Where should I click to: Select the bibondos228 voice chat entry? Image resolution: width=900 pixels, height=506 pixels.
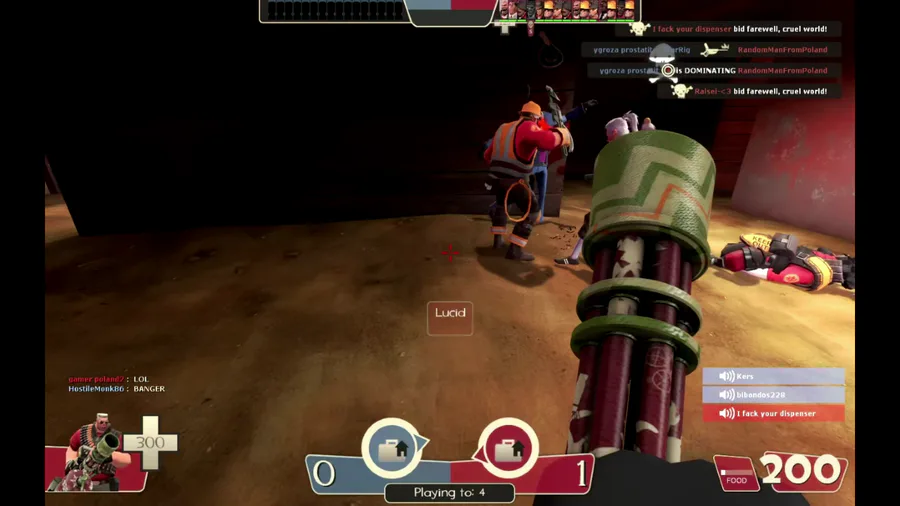[x=773, y=395]
